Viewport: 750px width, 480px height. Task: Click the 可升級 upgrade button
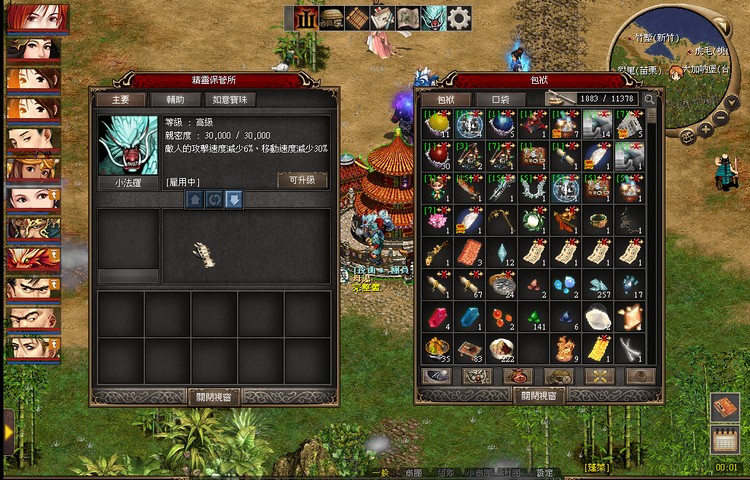click(301, 179)
